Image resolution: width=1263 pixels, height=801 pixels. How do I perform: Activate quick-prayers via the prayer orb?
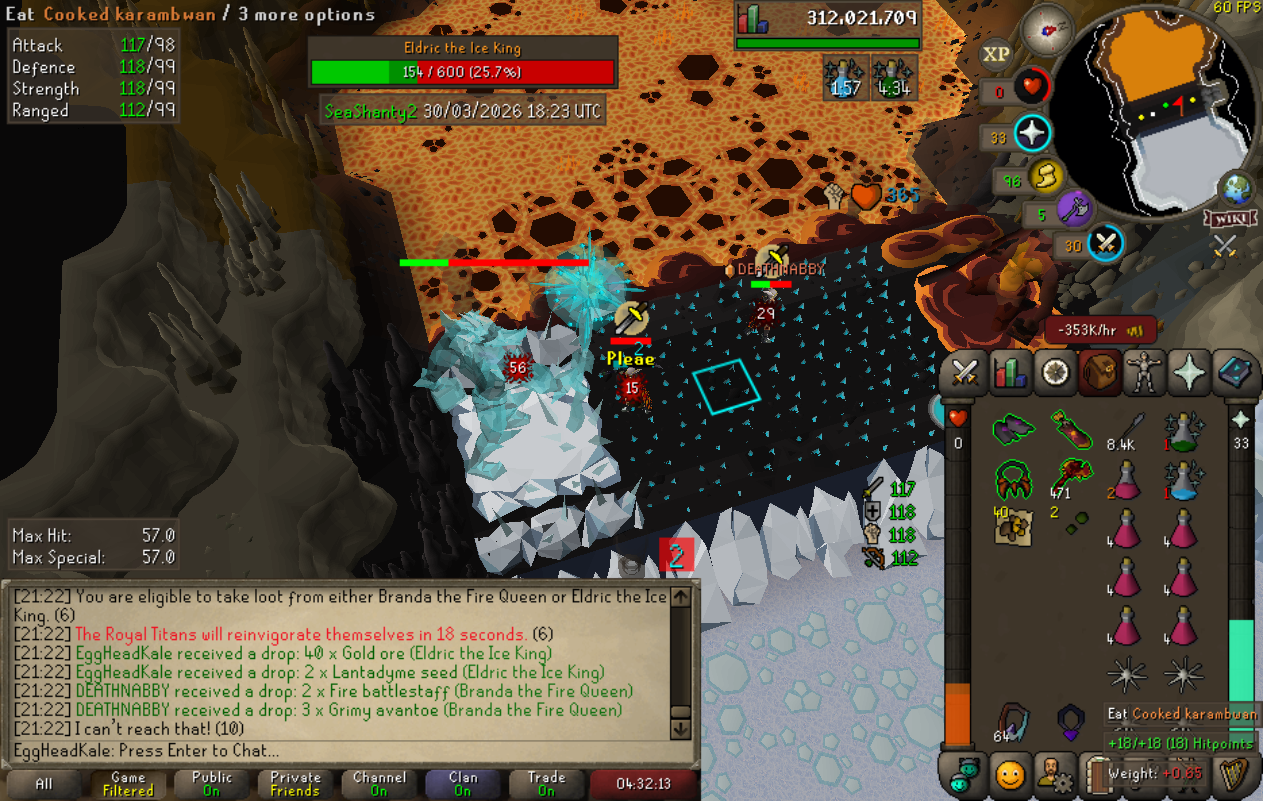(x=1031, y=133)
